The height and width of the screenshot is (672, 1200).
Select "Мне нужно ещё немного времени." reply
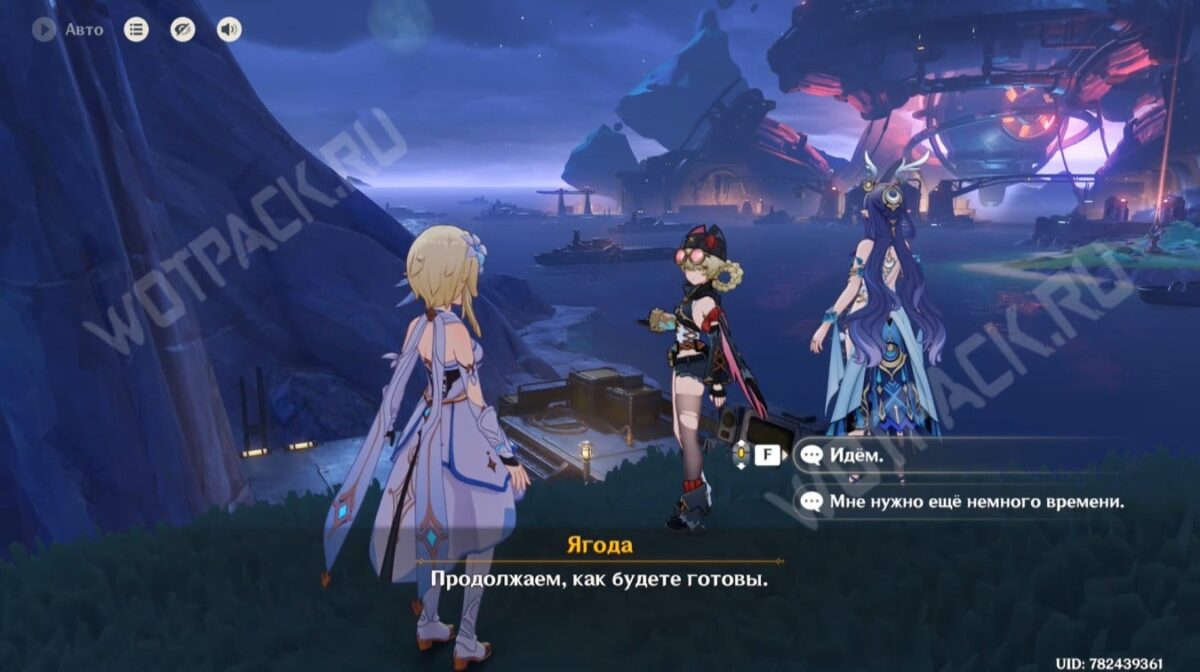tap(975, 501)
